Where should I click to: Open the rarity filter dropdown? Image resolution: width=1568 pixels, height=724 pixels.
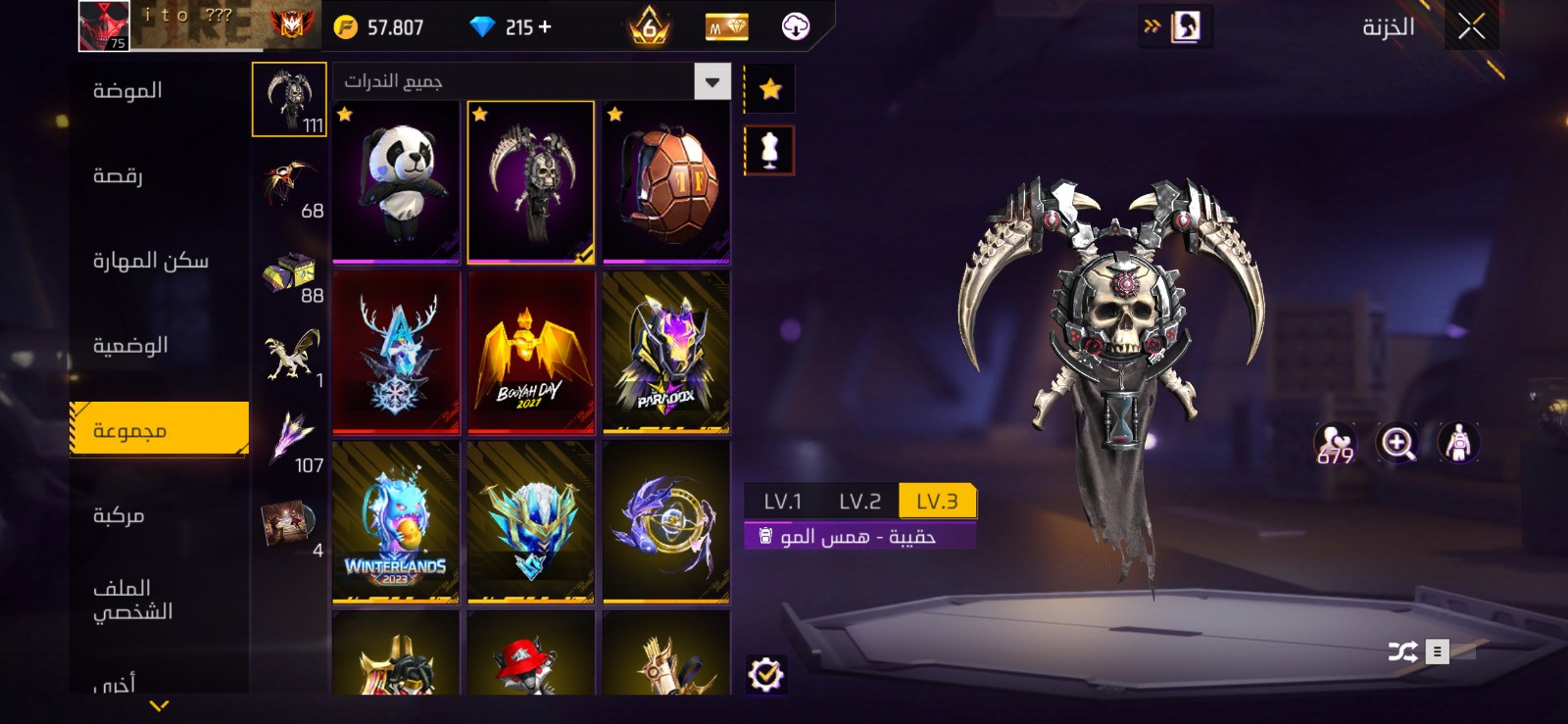click(x=712, y=82)
